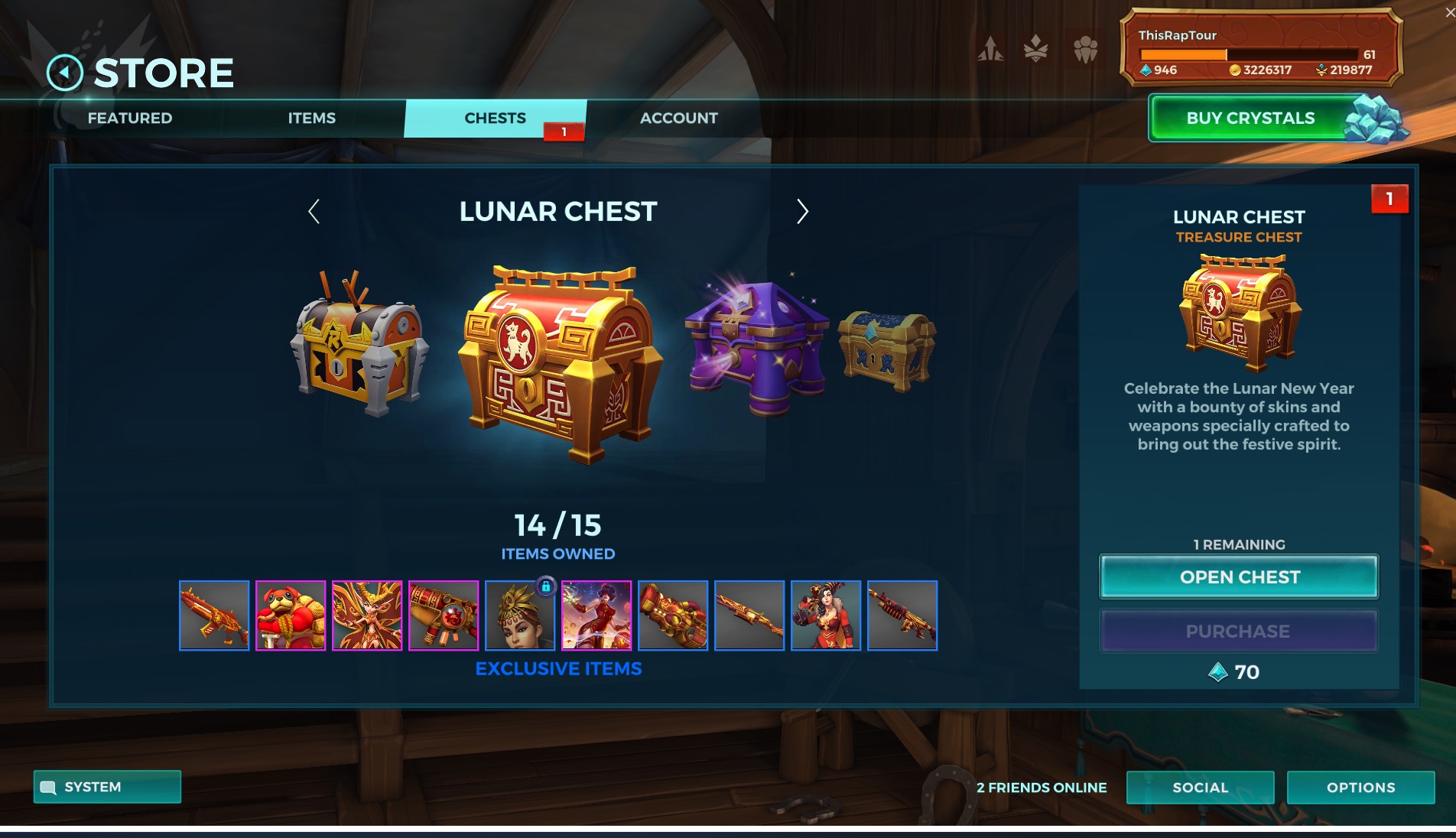Viewport: 1456px width, 838px height.
Task: Click the blue crystals currency icon
Action: point(1146,69)
